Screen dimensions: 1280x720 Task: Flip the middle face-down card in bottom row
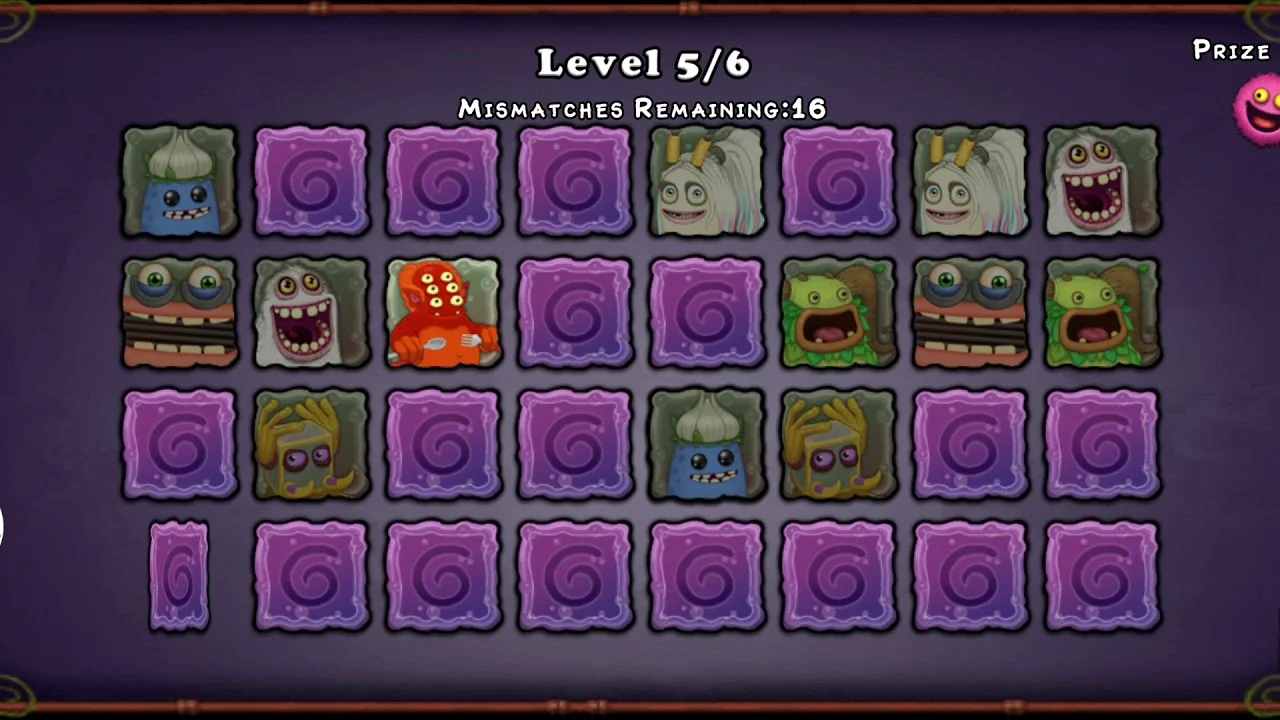[707, 576]
